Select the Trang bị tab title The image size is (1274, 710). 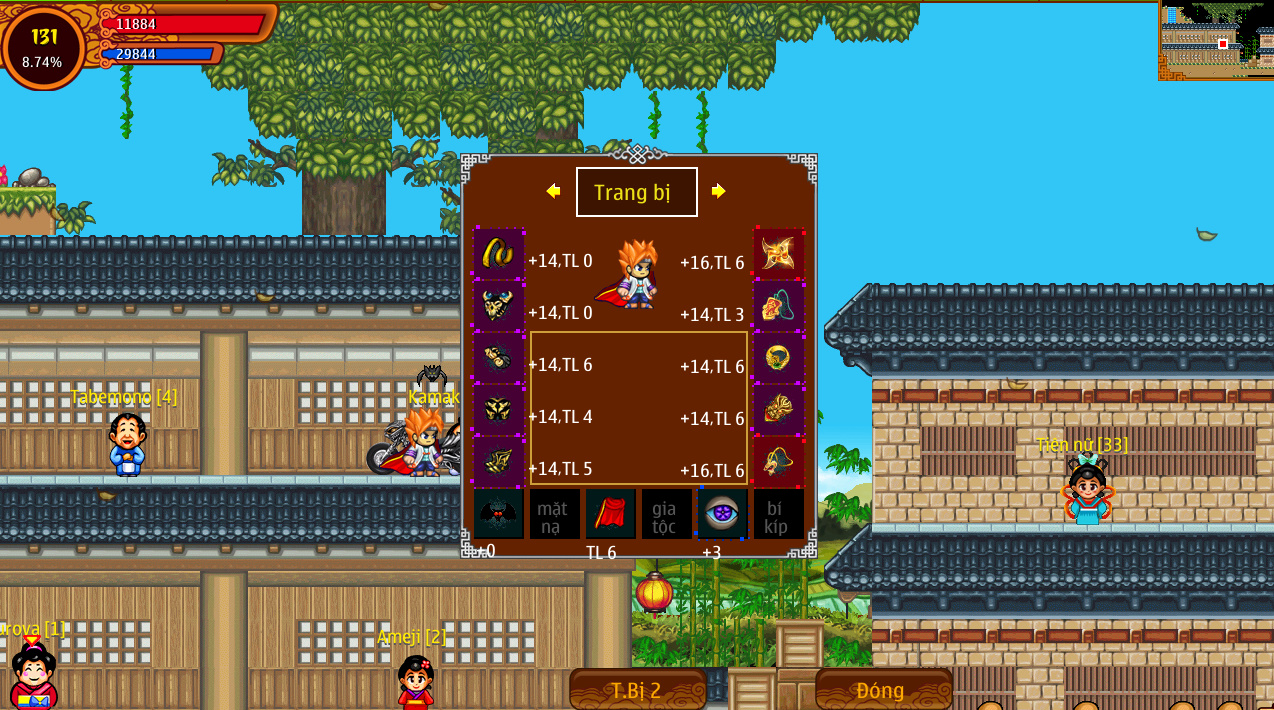click(636, 192)
